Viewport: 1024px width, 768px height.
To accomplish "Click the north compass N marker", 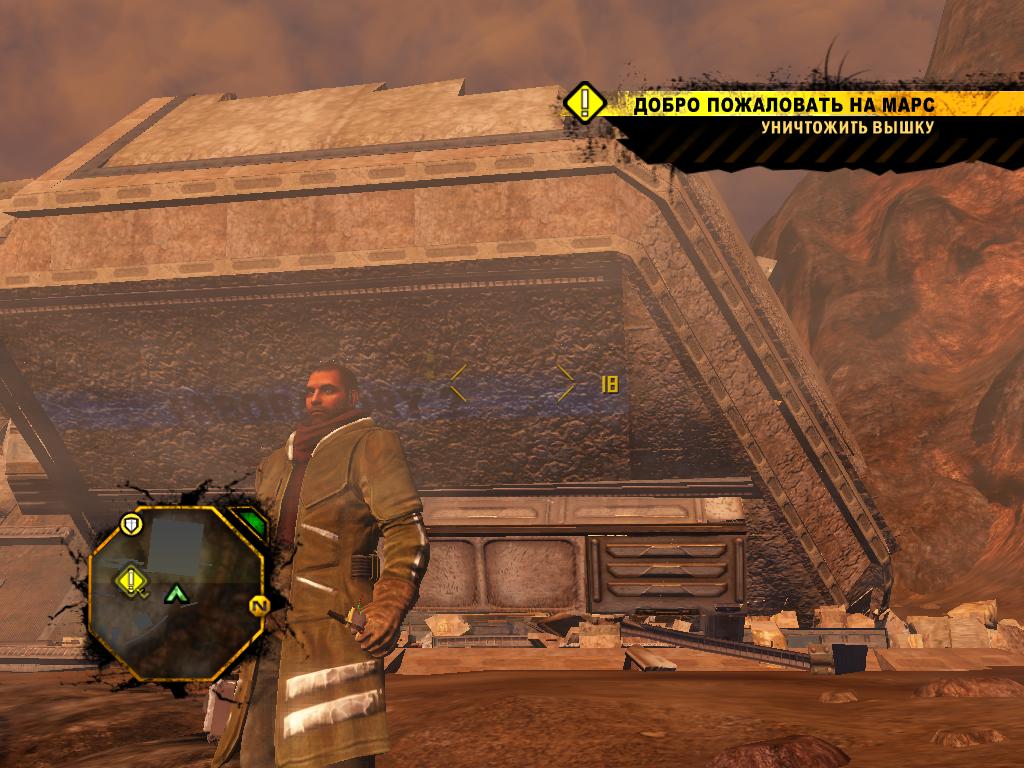I will coord(258,606).
